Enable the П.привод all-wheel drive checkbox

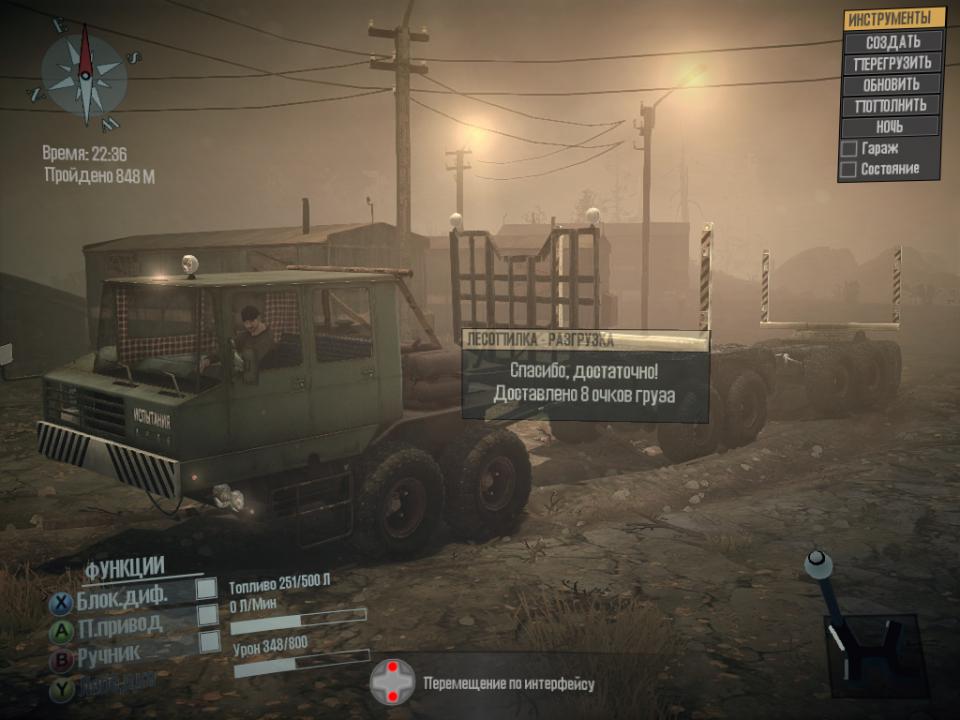coord(207,615)
